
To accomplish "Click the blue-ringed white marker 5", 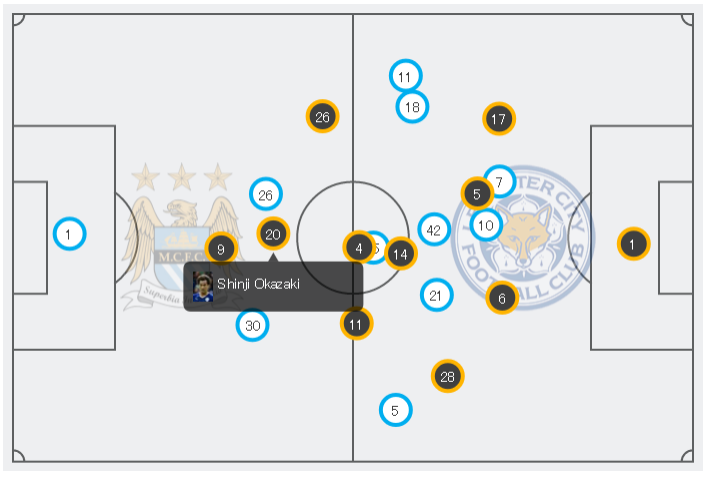I will (x=395, y=409).
